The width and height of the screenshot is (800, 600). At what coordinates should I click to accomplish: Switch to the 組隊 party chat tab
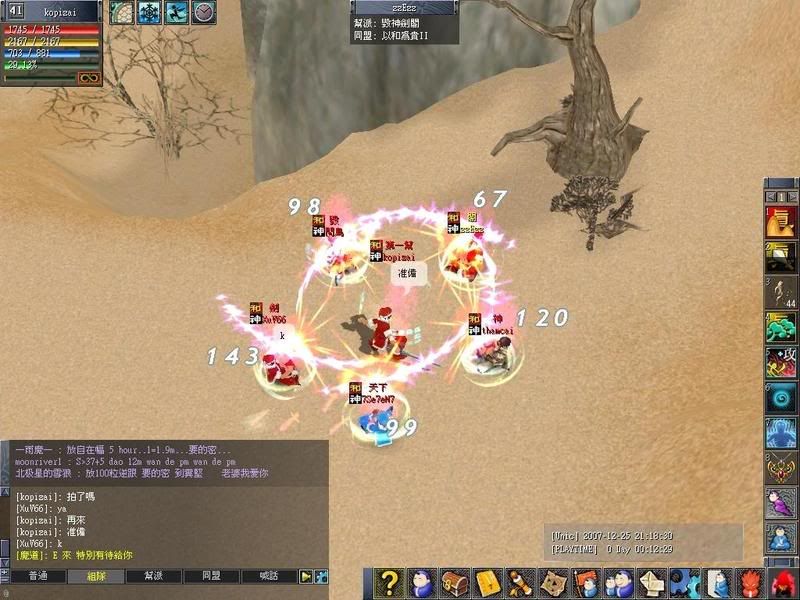tap(96, 577)
